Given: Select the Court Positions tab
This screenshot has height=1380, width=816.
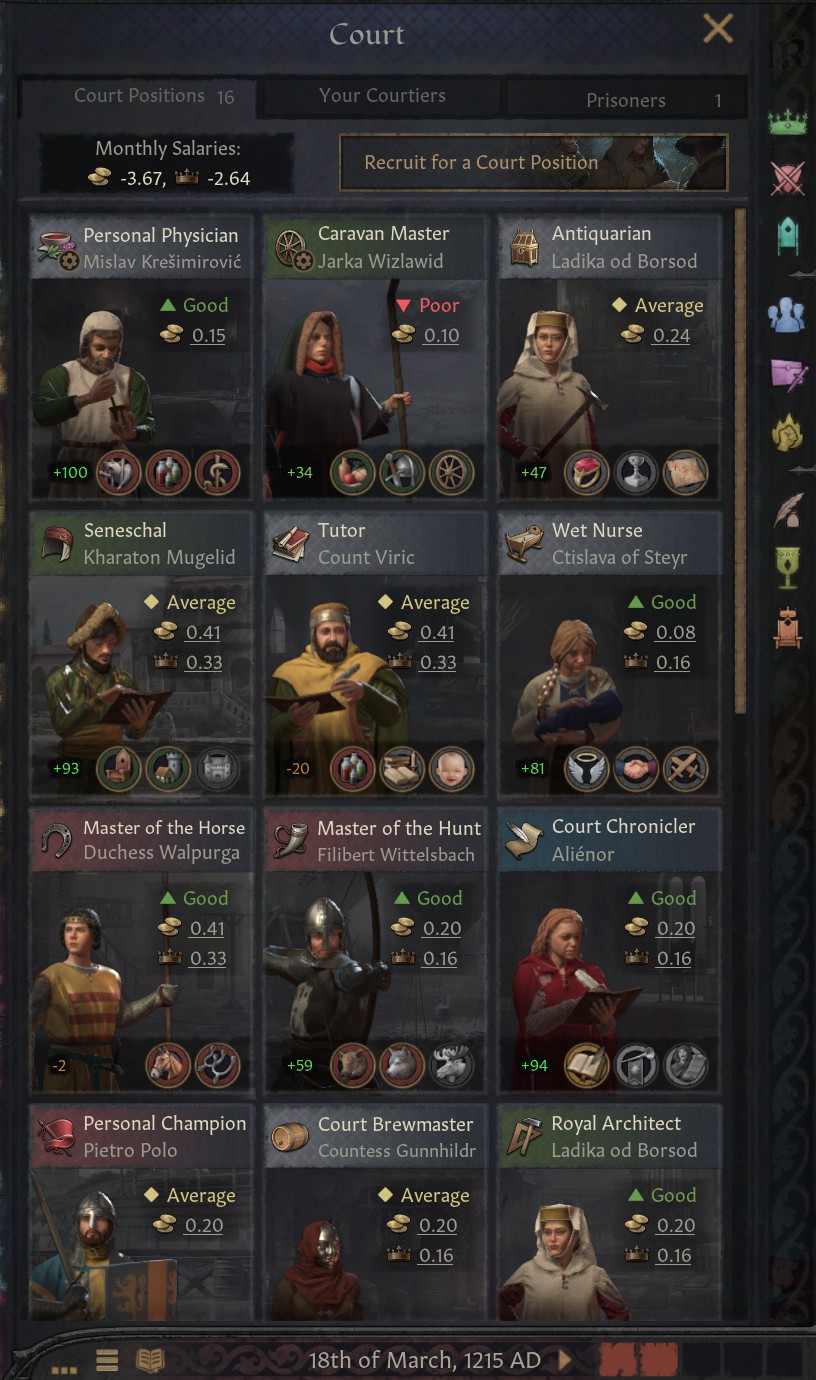Looking at the screenshot, I should [x=139, y=96].
